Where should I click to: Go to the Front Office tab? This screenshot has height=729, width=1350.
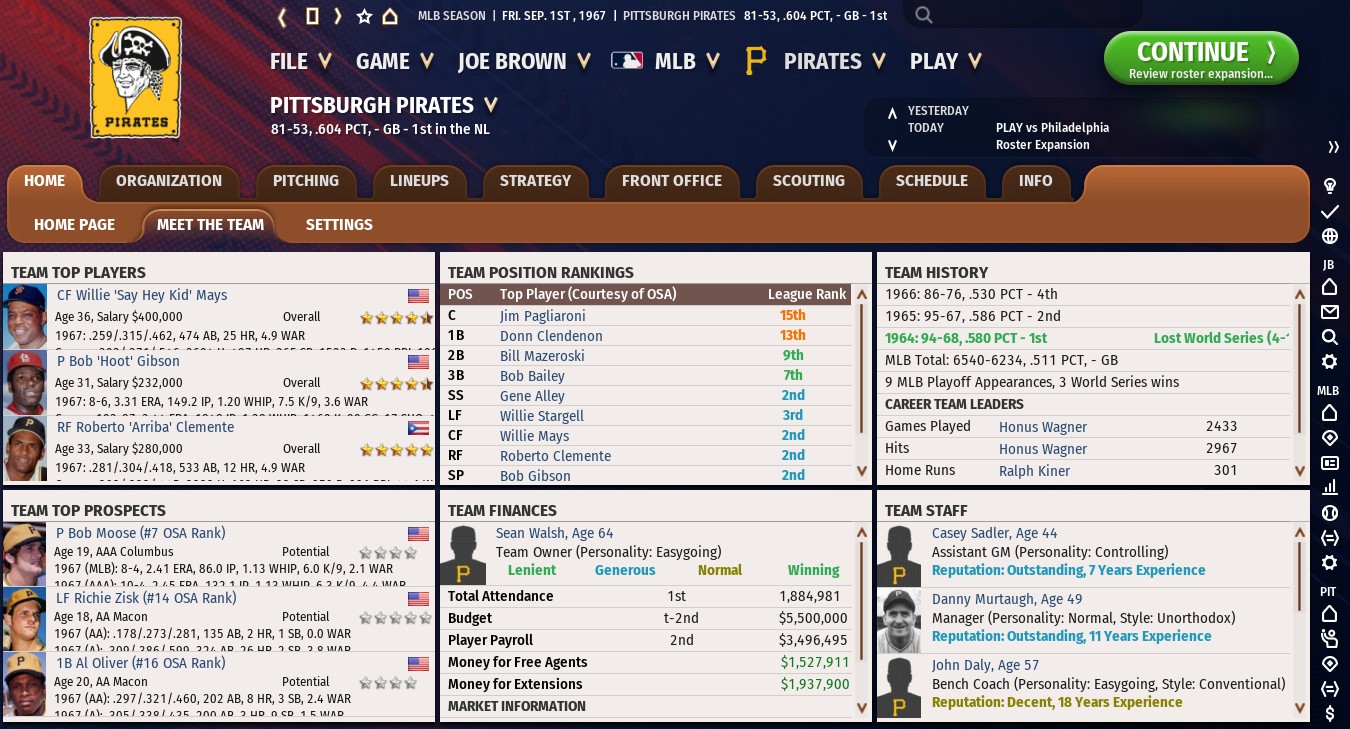671,181
